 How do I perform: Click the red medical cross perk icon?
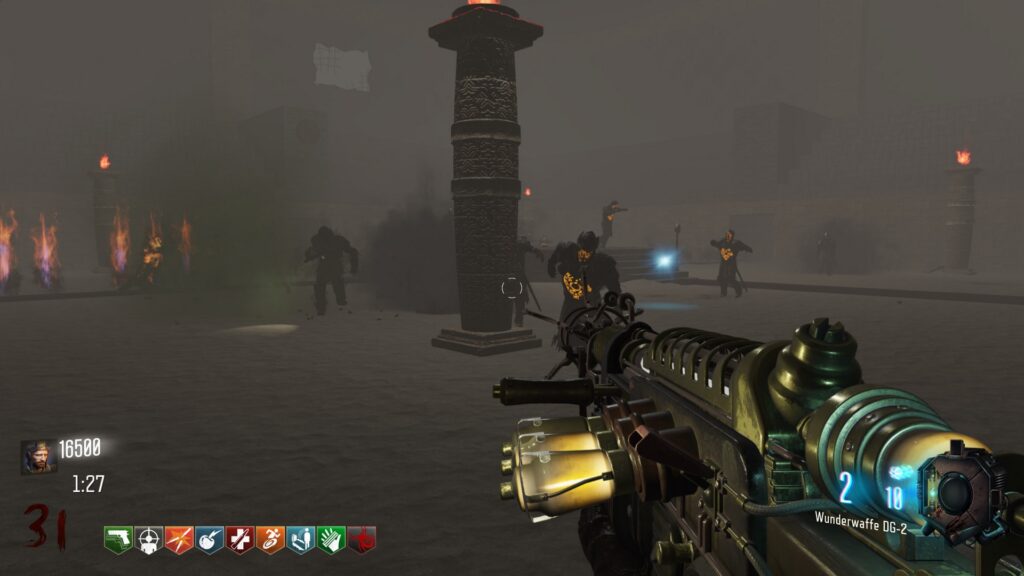(x=240, y=540)
